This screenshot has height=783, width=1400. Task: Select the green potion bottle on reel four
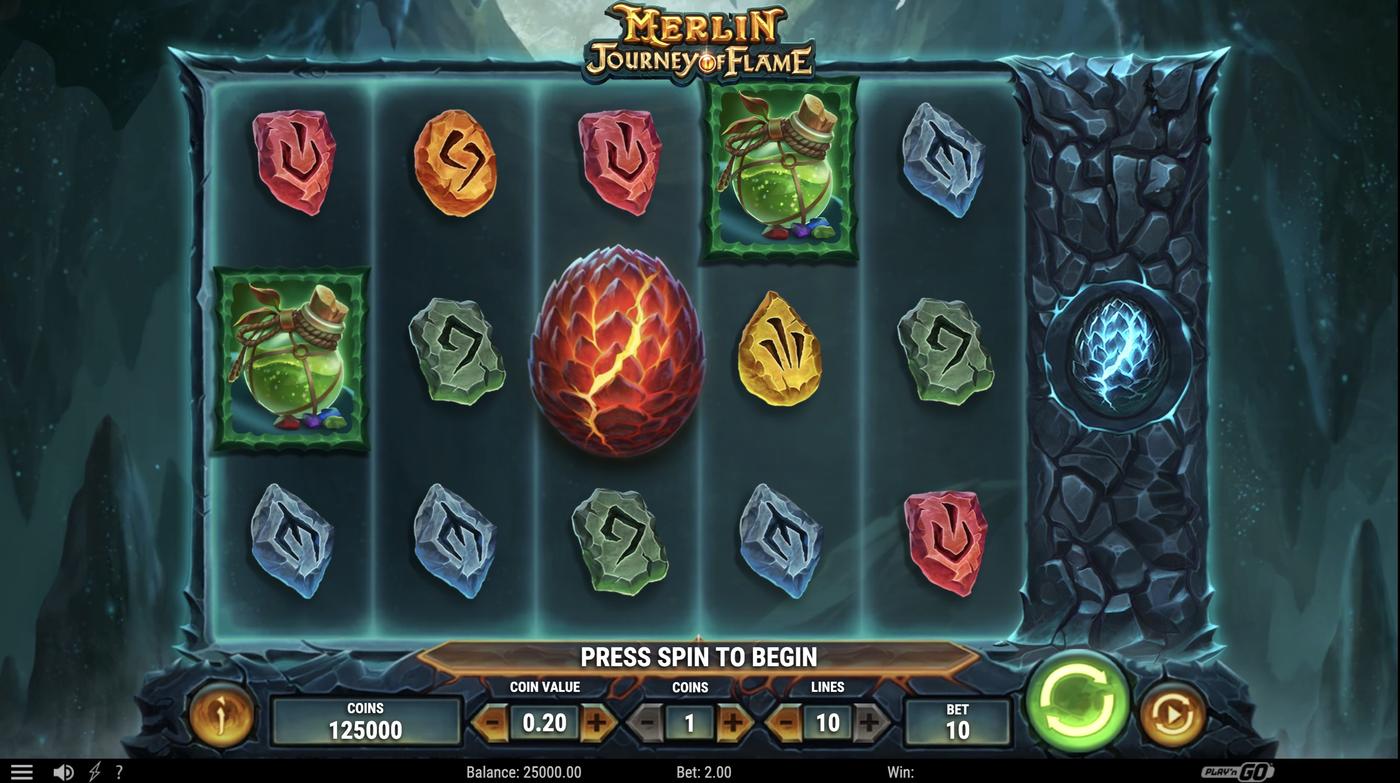[x=780, y=170]
